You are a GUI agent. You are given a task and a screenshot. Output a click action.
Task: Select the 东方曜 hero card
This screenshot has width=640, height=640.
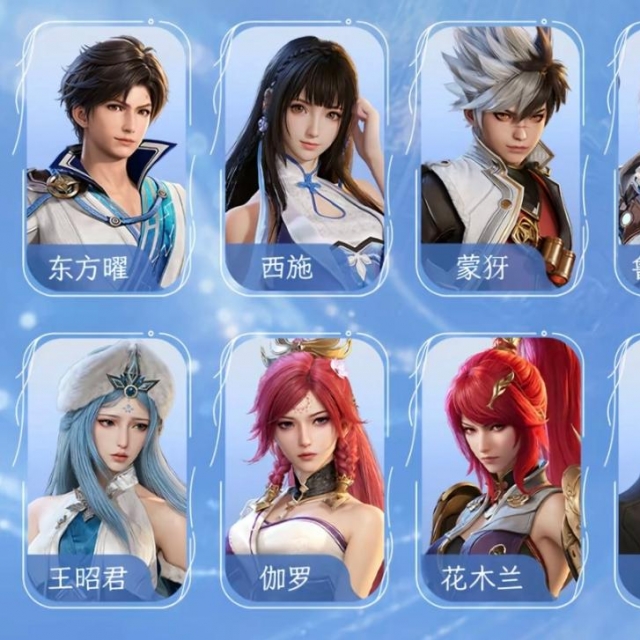(x=106, y=158)
